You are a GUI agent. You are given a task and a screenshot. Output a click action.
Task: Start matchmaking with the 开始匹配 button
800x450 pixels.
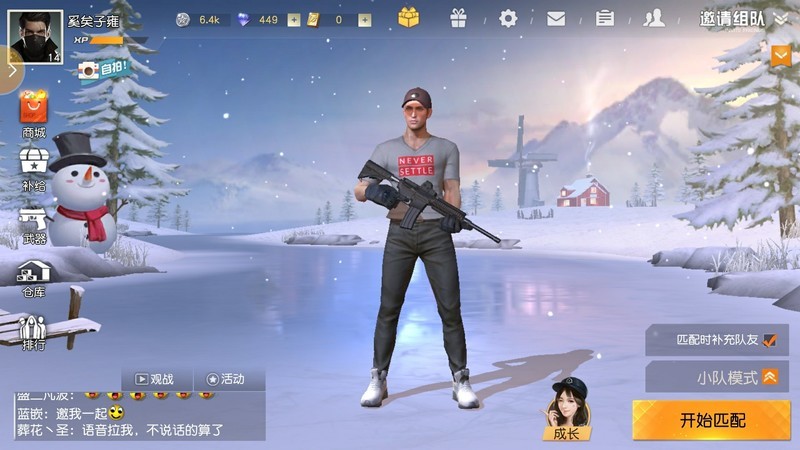click(712, 420)
